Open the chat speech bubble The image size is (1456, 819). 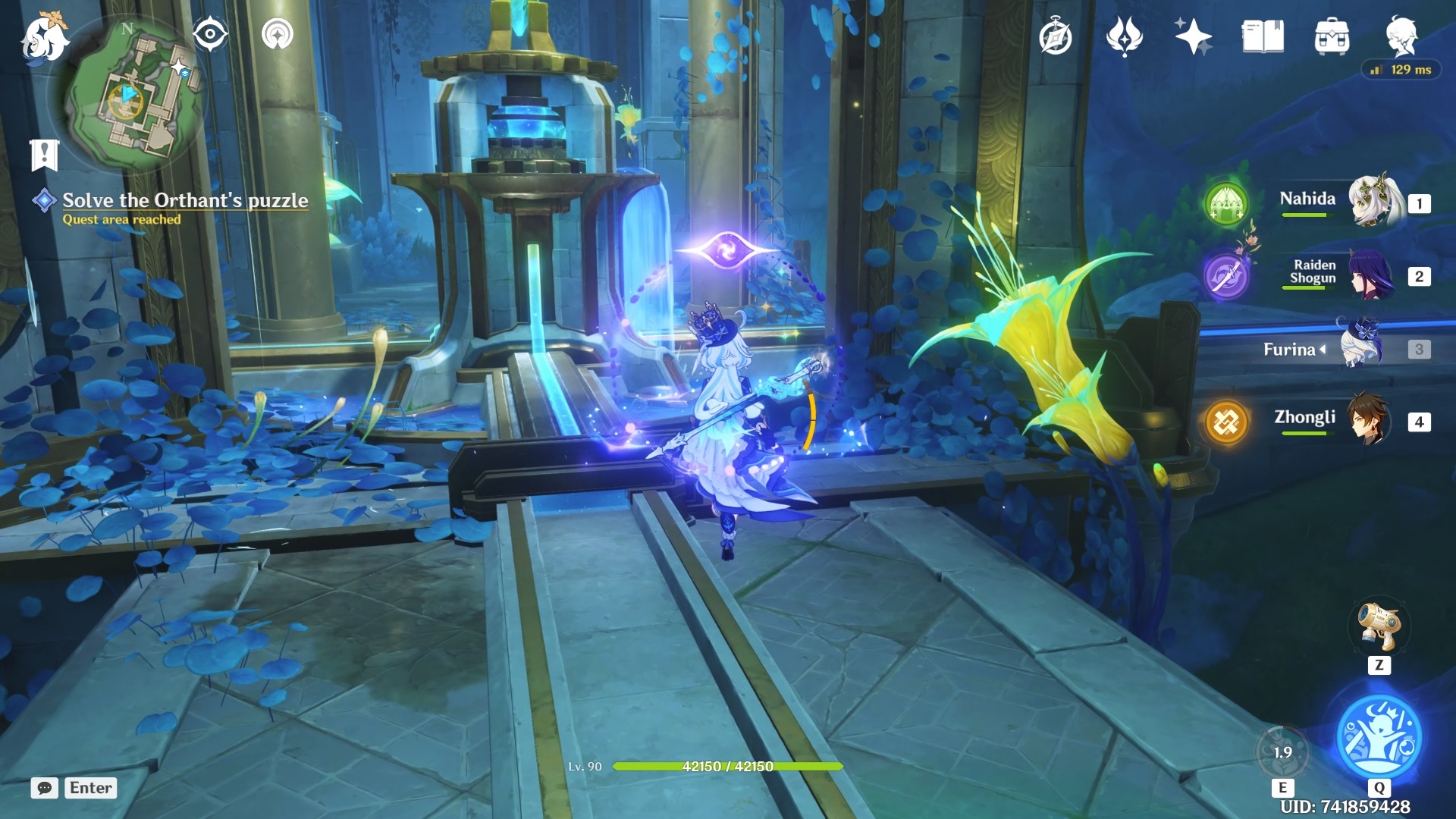44,788
